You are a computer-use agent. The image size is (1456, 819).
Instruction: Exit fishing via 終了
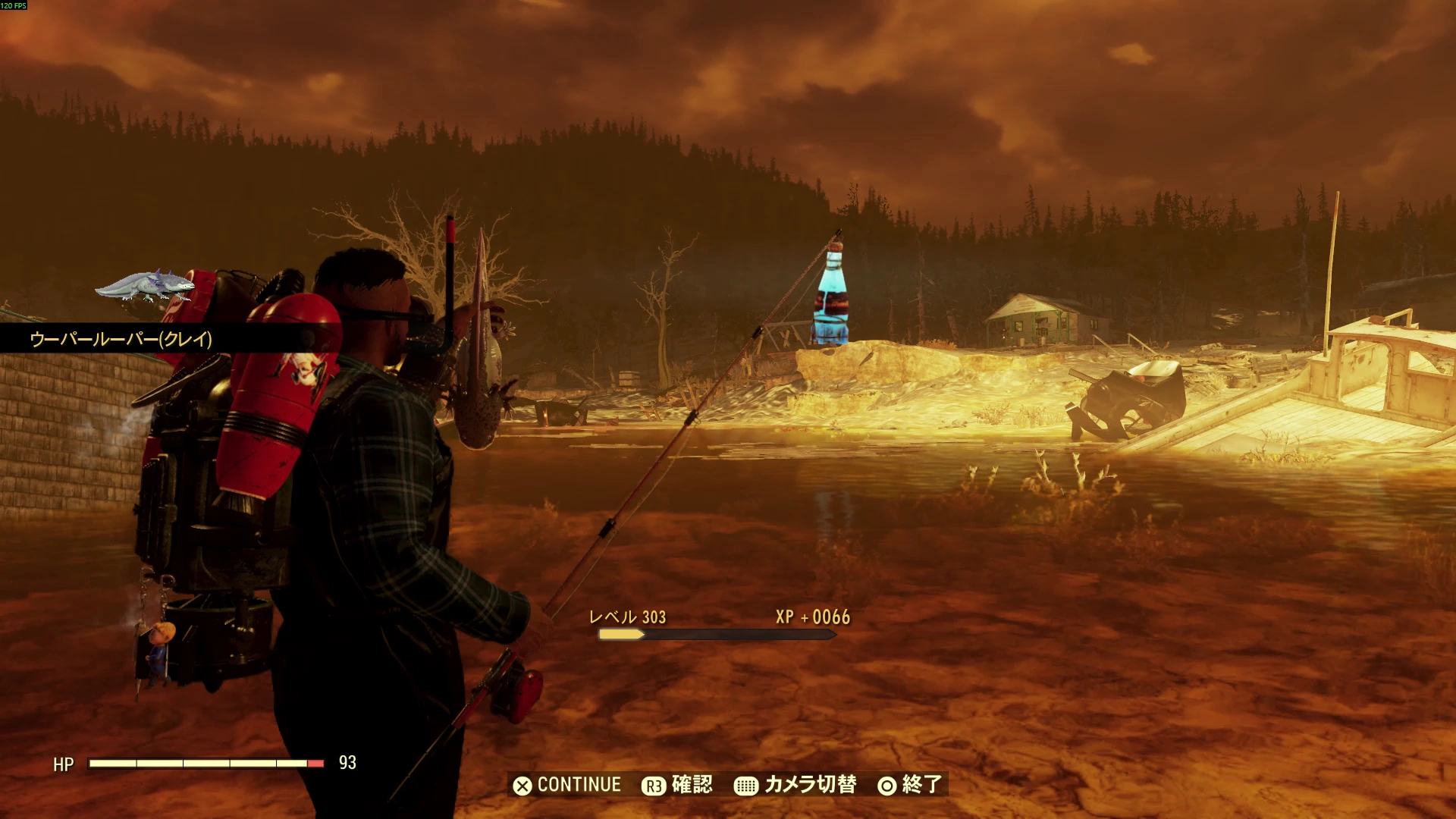coord(910,785)
